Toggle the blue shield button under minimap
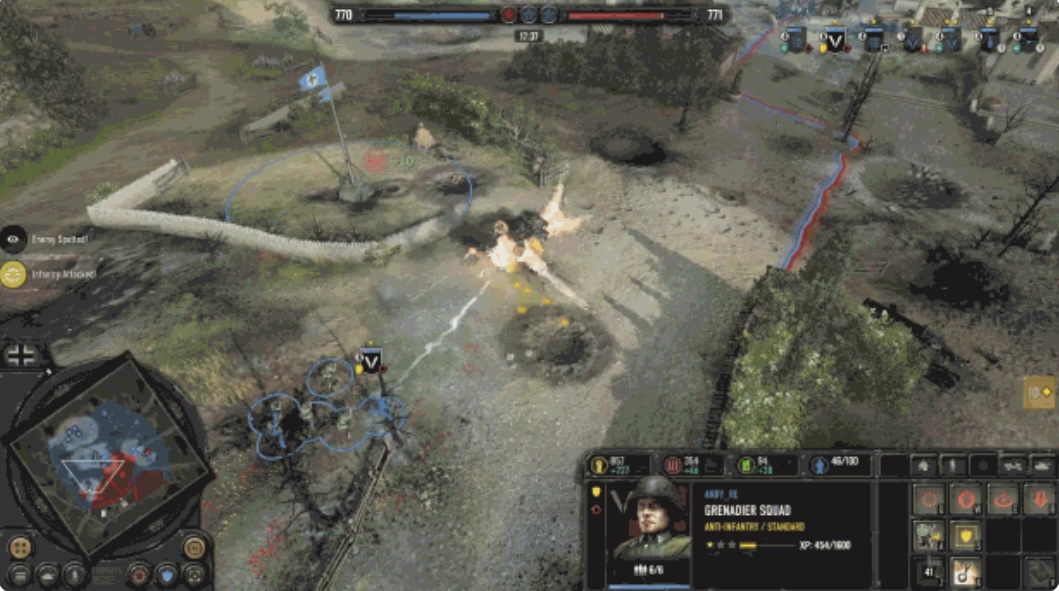 pyautogui.click(x=167, y=575)
